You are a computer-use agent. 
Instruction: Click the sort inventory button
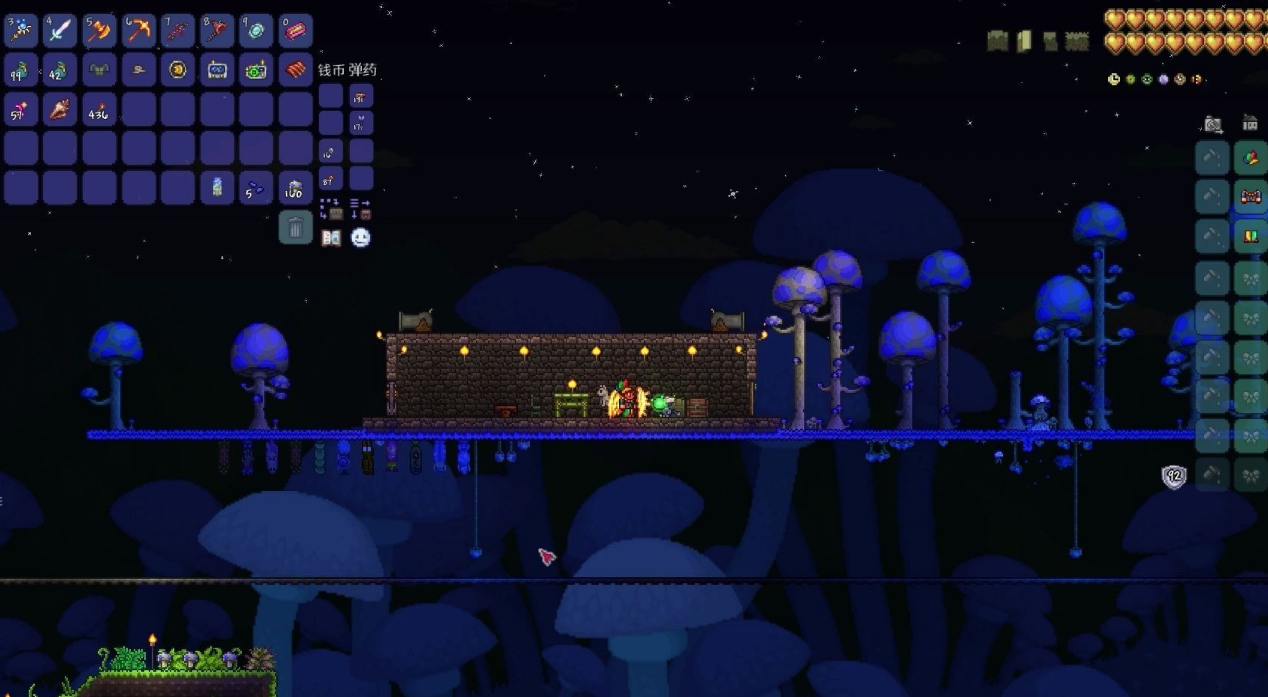coord(361,209)
